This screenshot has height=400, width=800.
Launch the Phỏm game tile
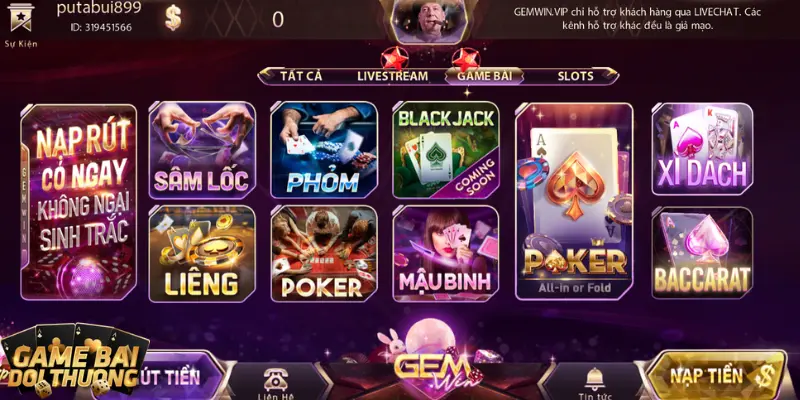(x=323, y=150)
